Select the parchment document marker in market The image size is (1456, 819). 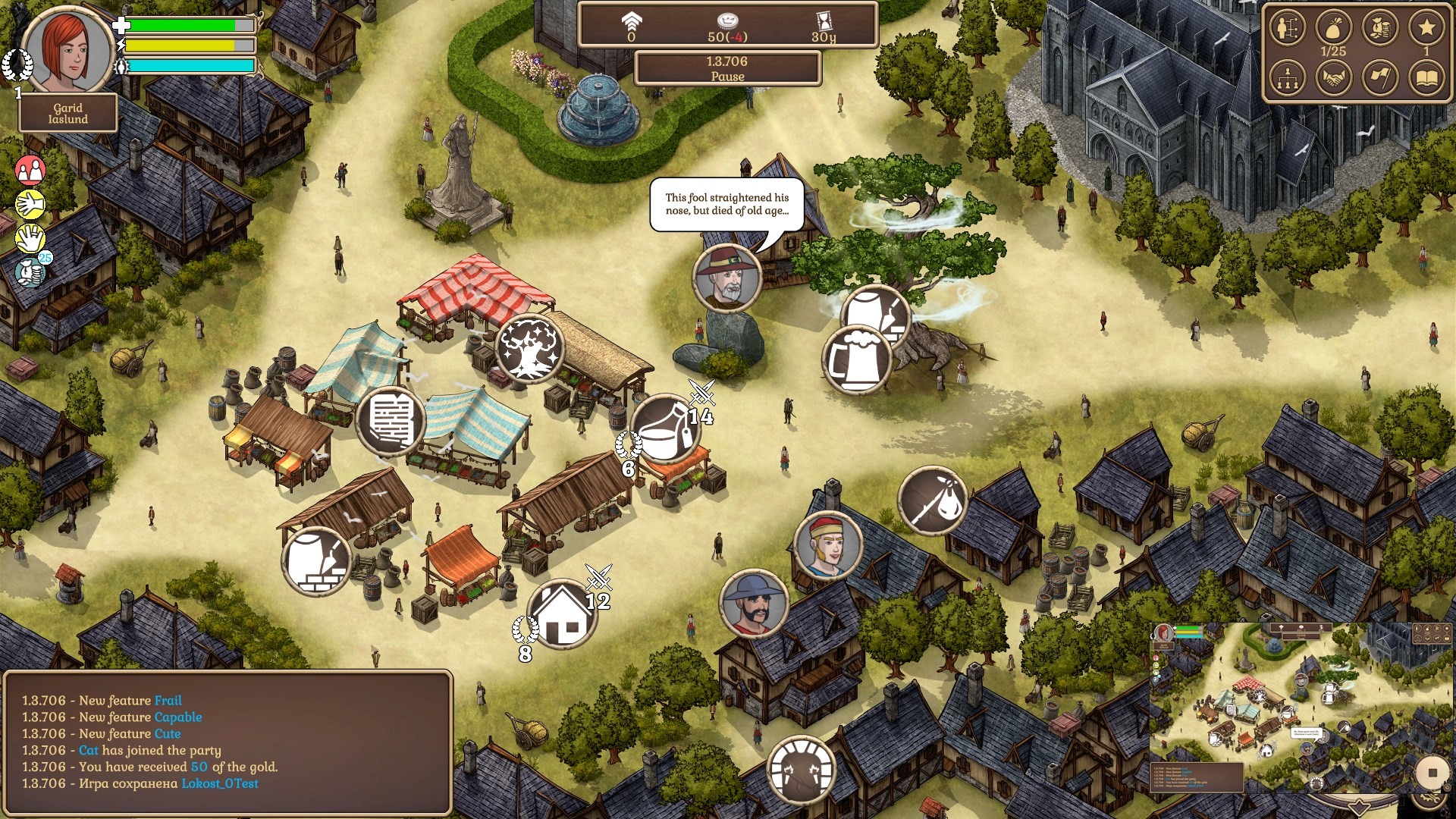coord(390,419)
